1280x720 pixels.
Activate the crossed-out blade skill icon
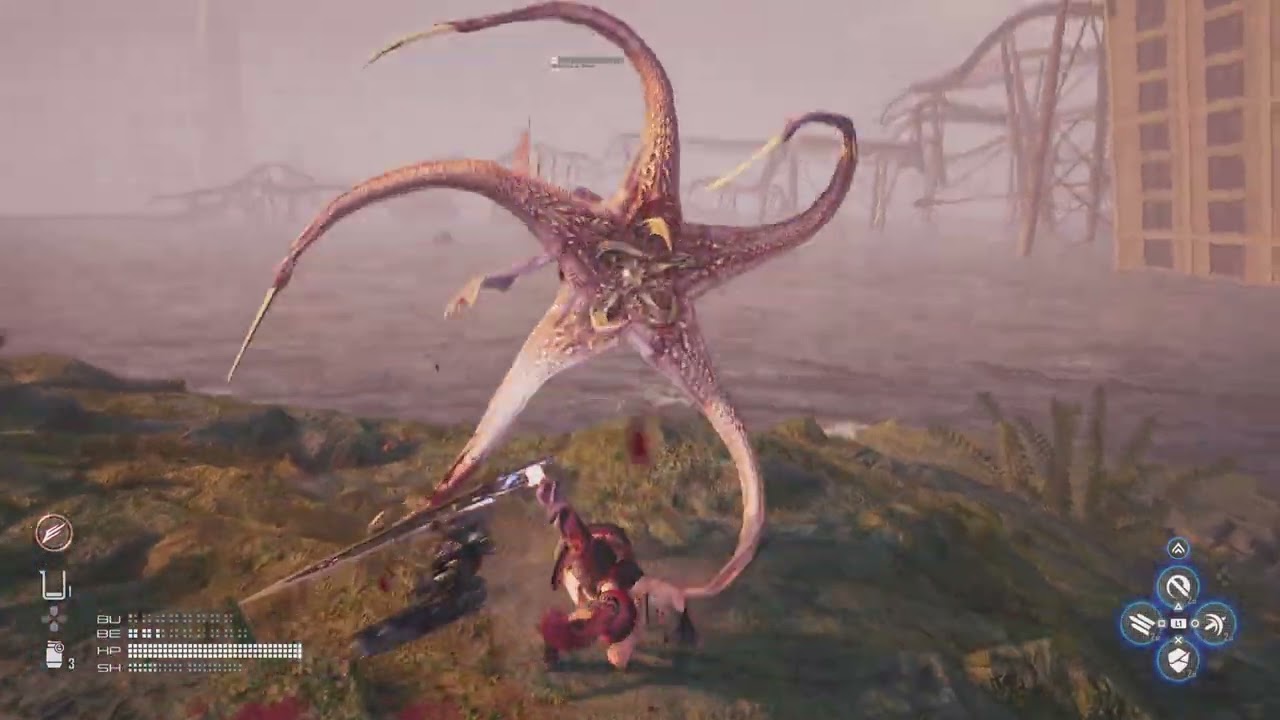(x=1178, y=586)
